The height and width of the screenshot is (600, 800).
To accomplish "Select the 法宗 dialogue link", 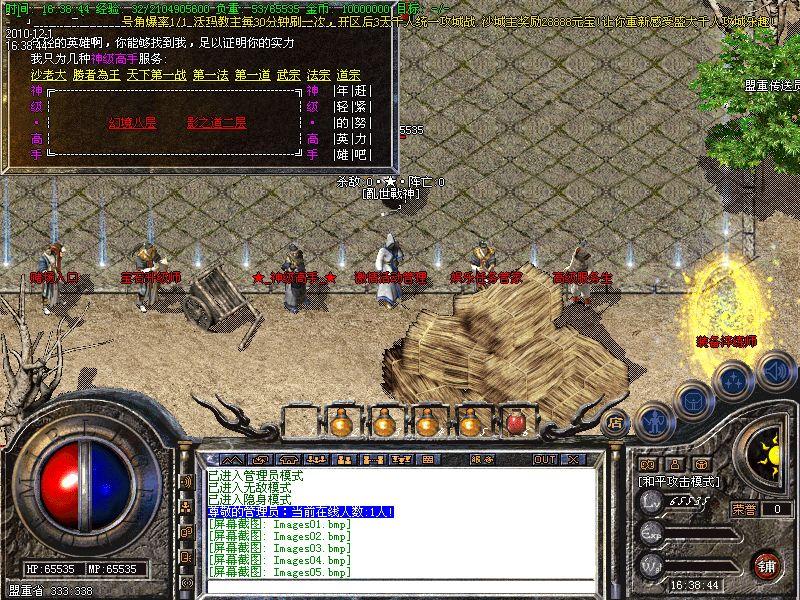I will coord(318,75).
